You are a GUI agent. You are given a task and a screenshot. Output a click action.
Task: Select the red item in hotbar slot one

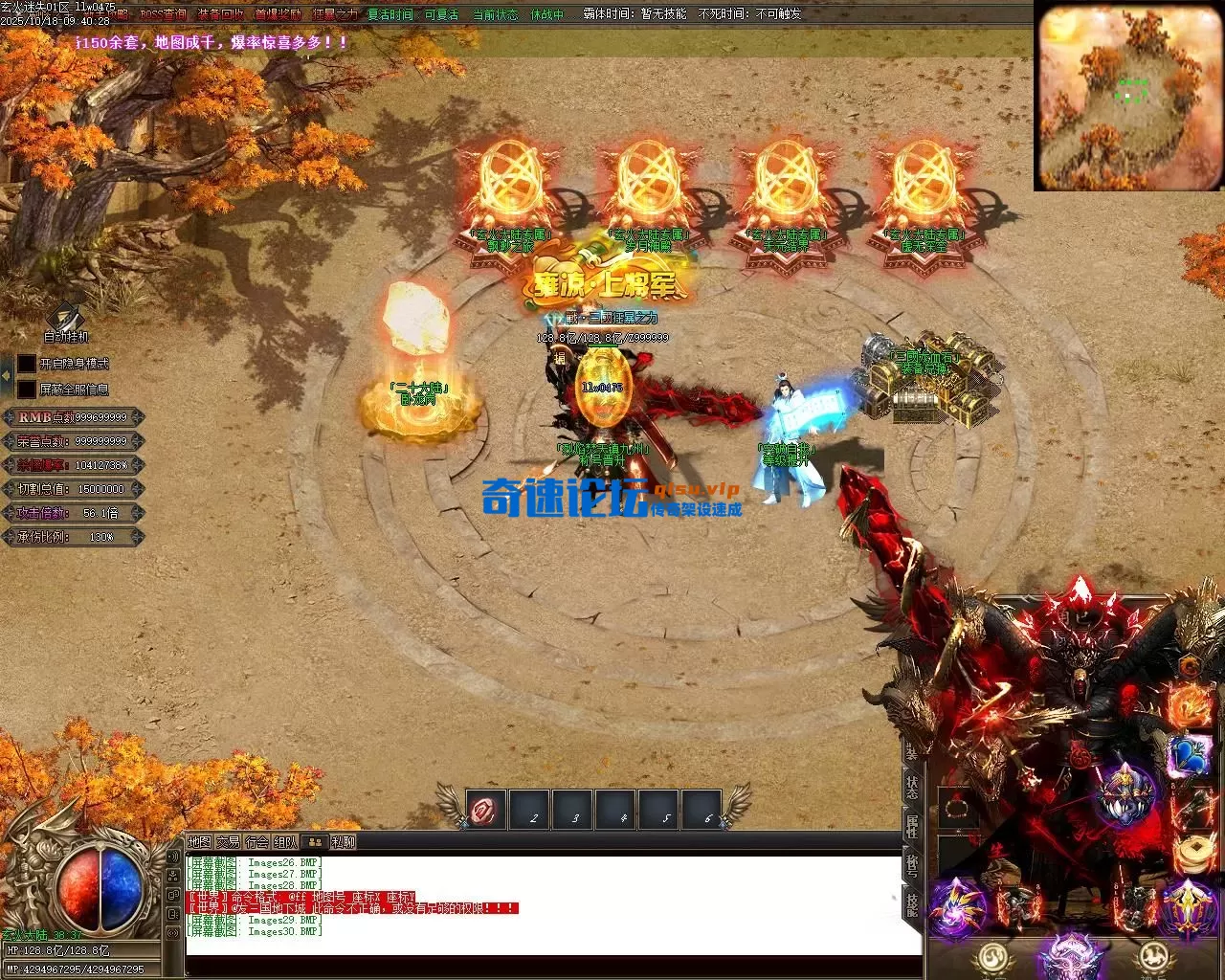click(486, 811)
